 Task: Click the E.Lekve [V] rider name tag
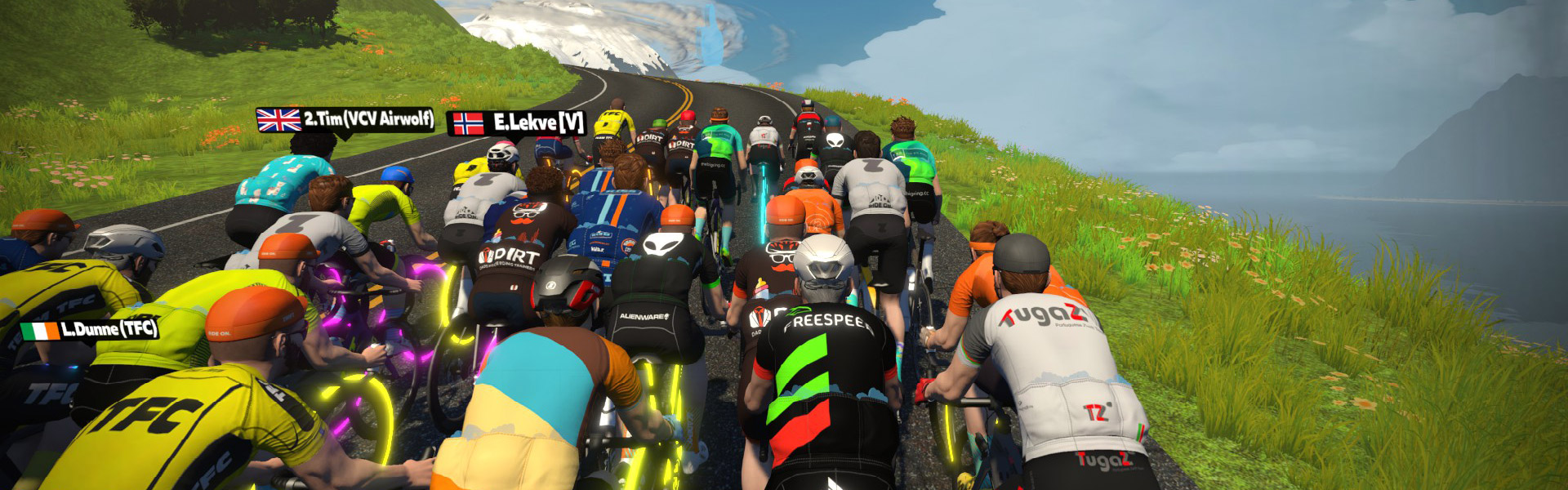tap(518, 123)
